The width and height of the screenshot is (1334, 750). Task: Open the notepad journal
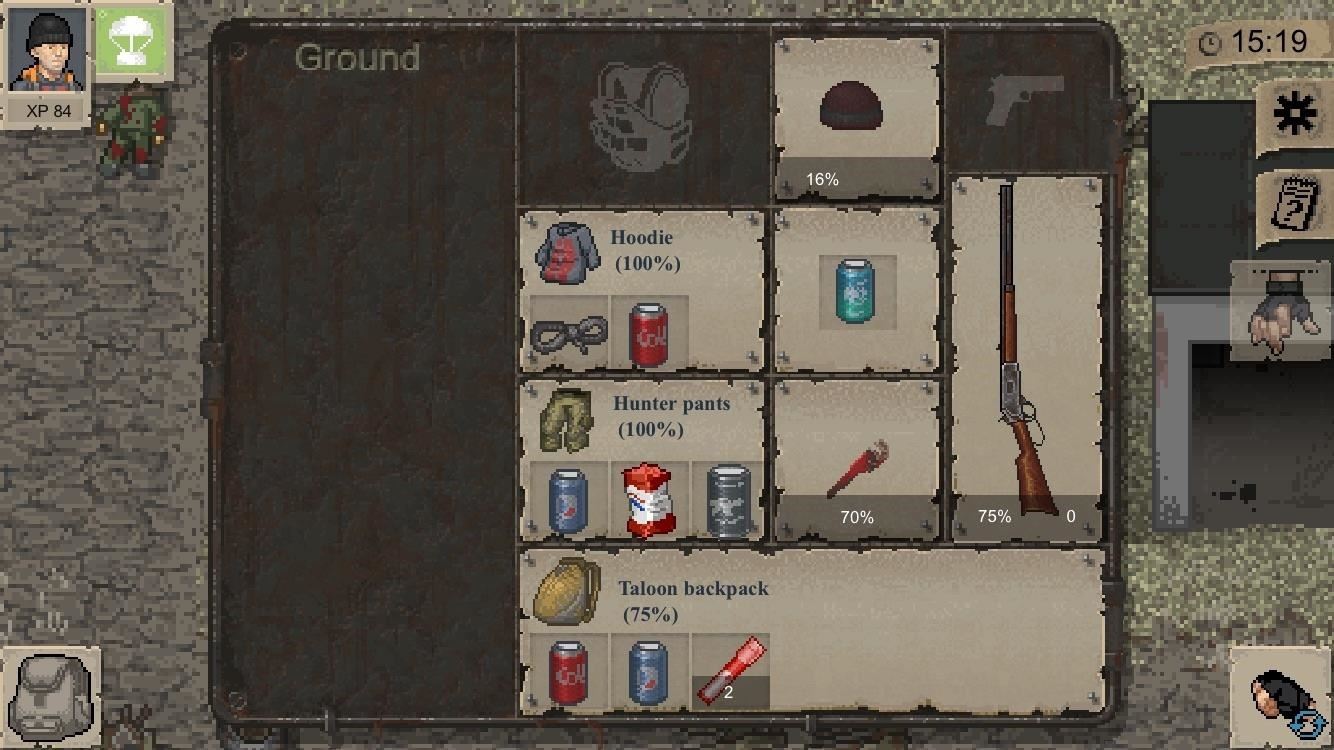pos(1295,206)
